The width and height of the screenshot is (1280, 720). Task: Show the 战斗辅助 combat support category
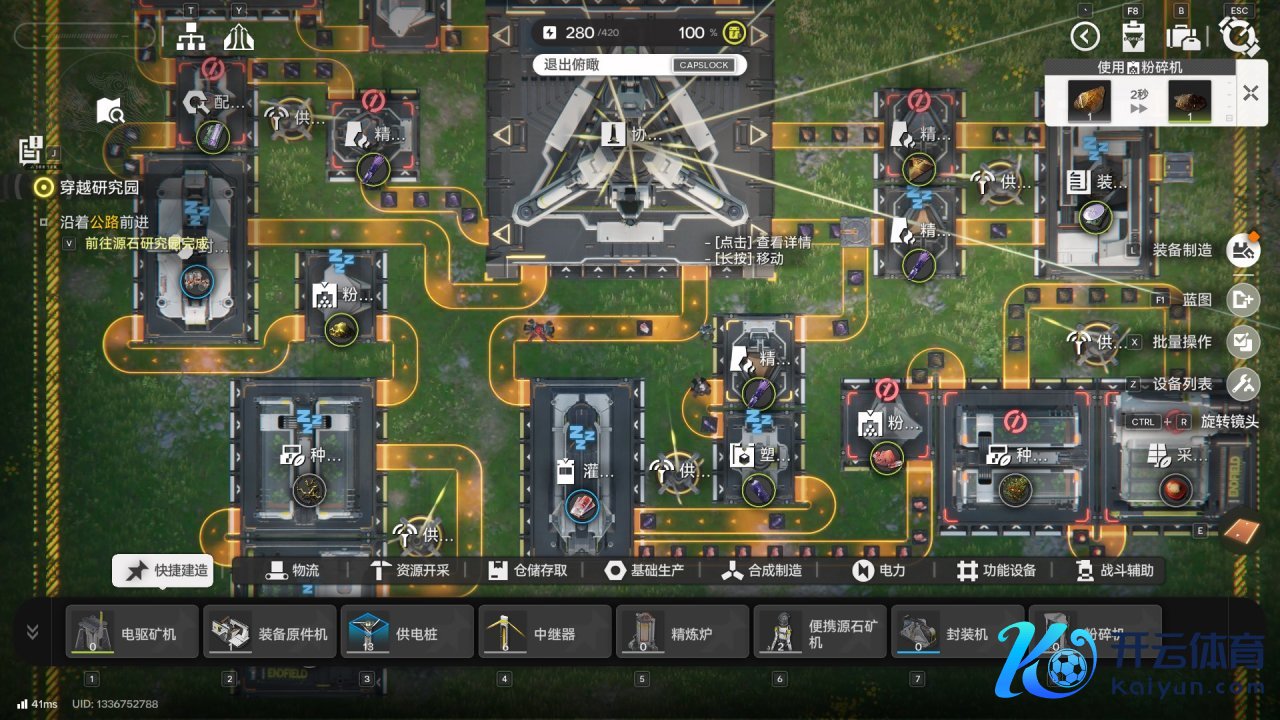click(x=1113, y=571)
